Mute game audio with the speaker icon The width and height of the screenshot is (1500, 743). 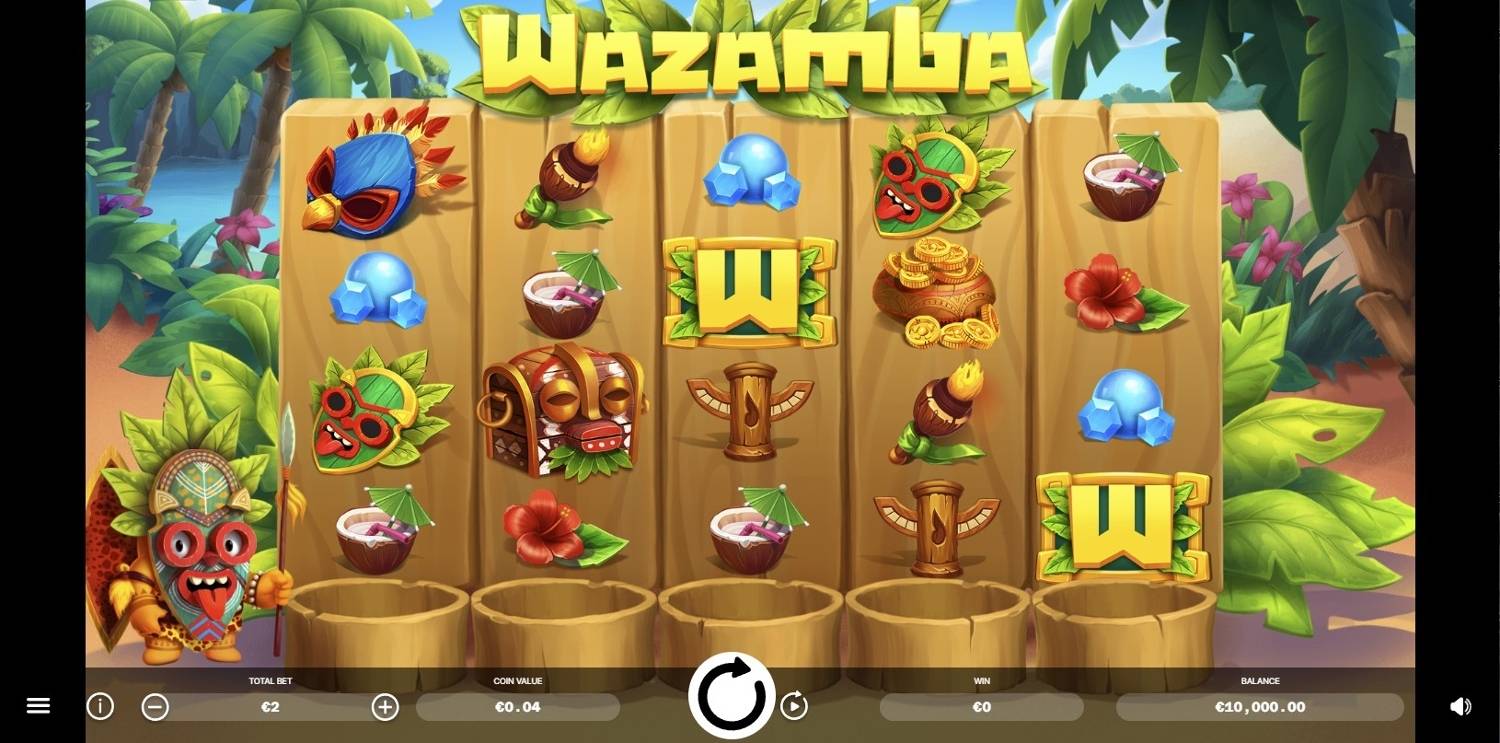coord(1462,706)
